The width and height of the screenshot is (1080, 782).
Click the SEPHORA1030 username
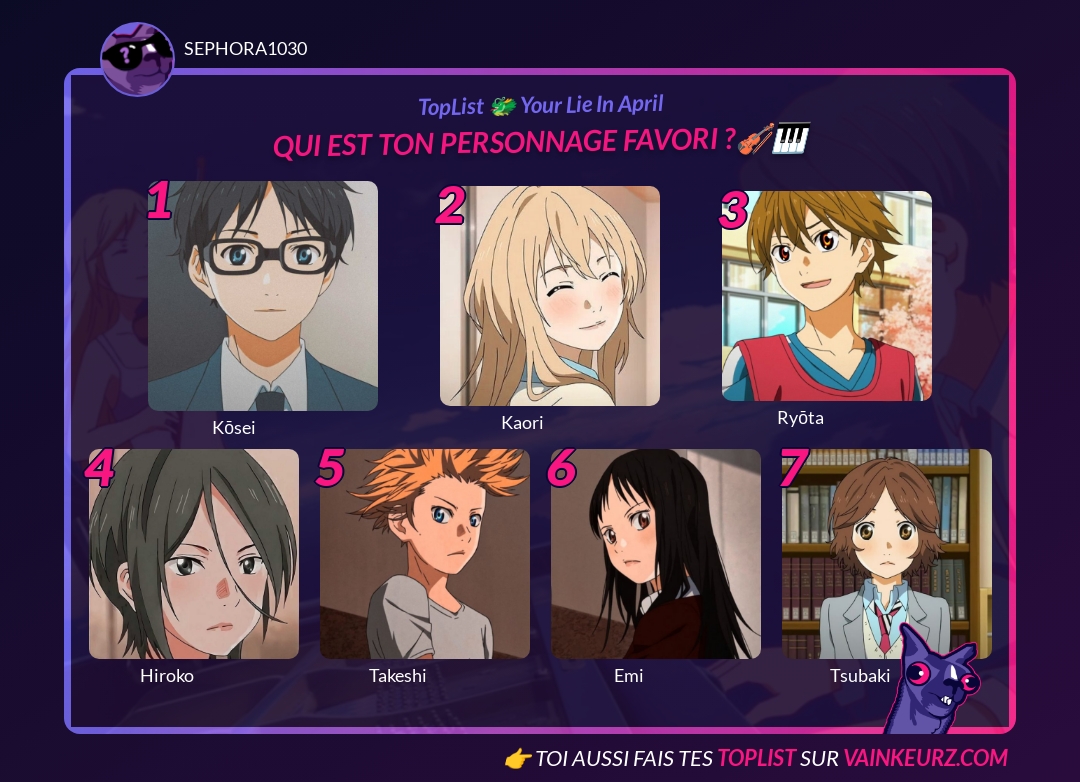pos(246,49)
